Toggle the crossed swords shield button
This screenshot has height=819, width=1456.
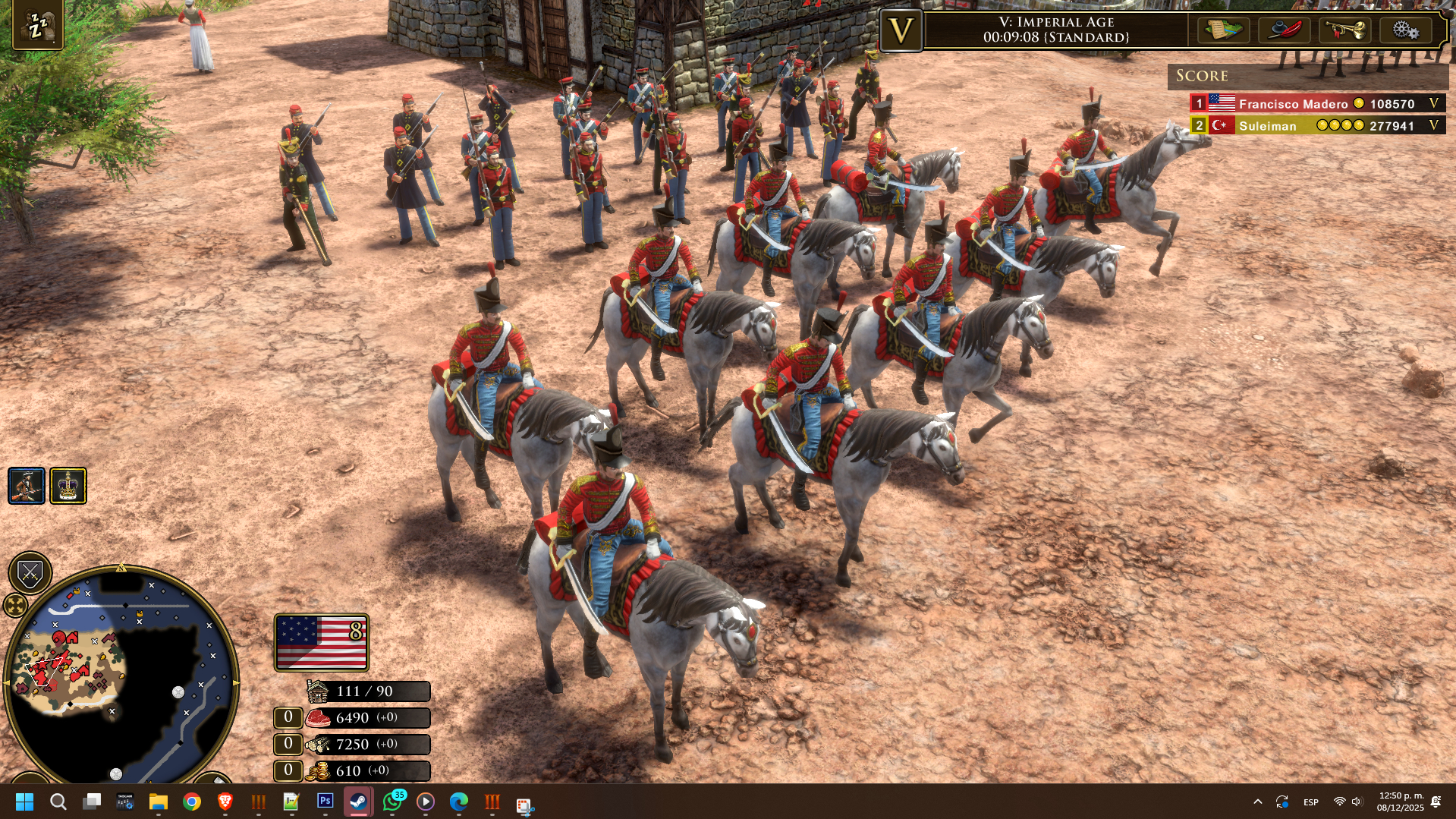[30, 573]
